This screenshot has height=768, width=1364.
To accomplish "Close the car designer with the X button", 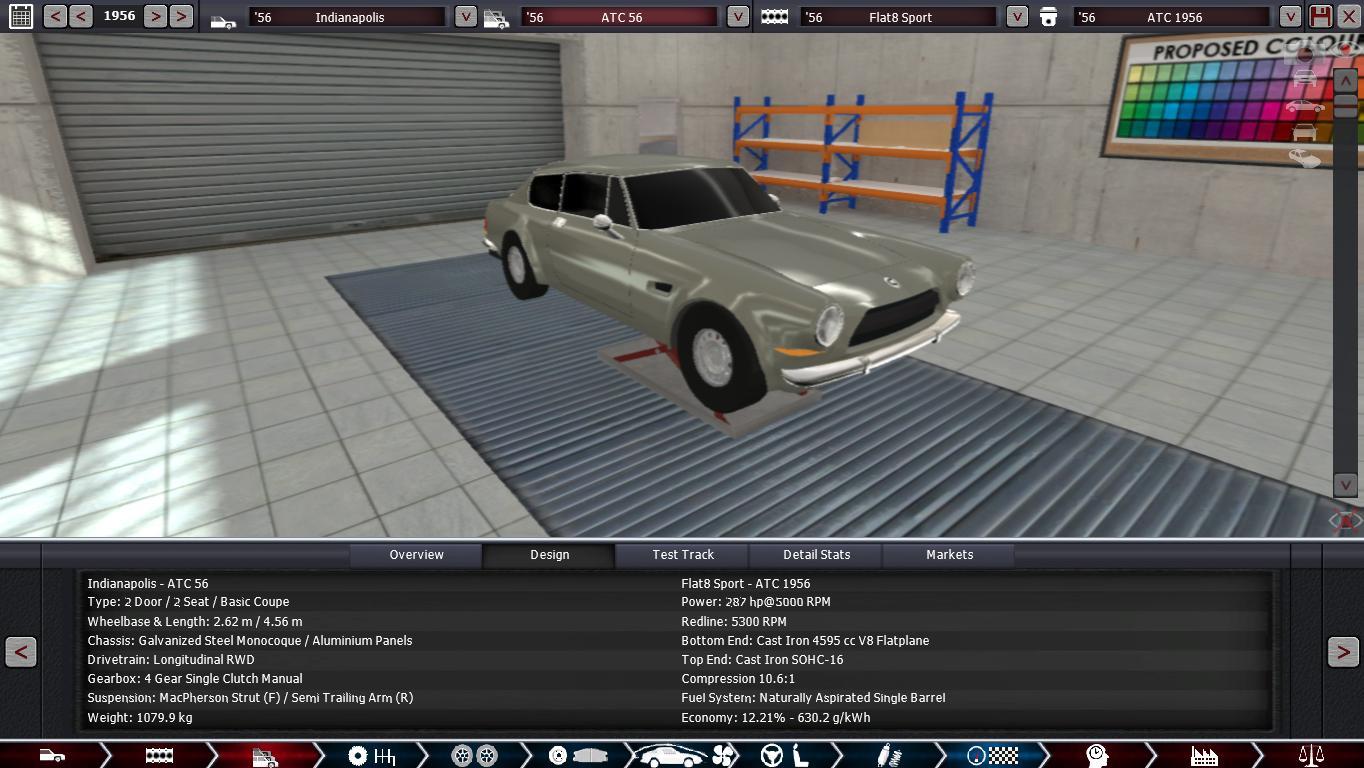I will pyautogui.click(x=1348, y=16).
